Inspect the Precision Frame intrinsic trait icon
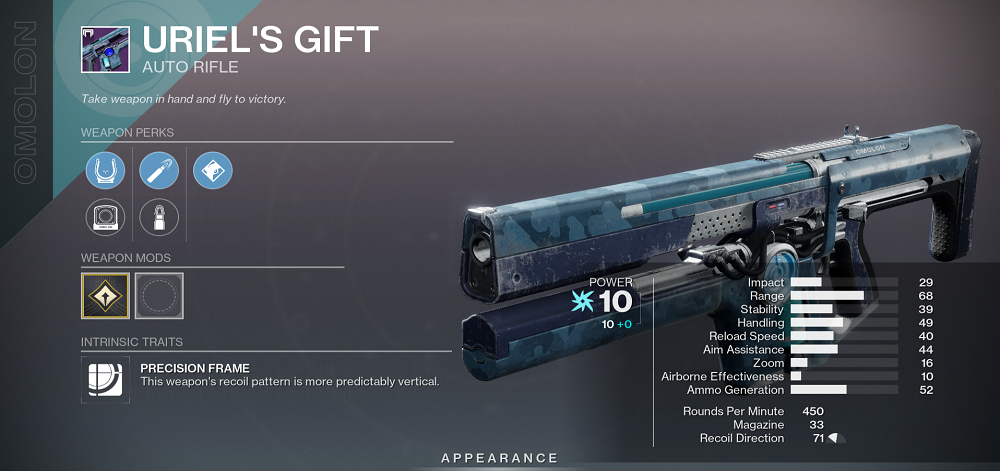Viewport: 1000px width, 471px height. pos(105,380)
